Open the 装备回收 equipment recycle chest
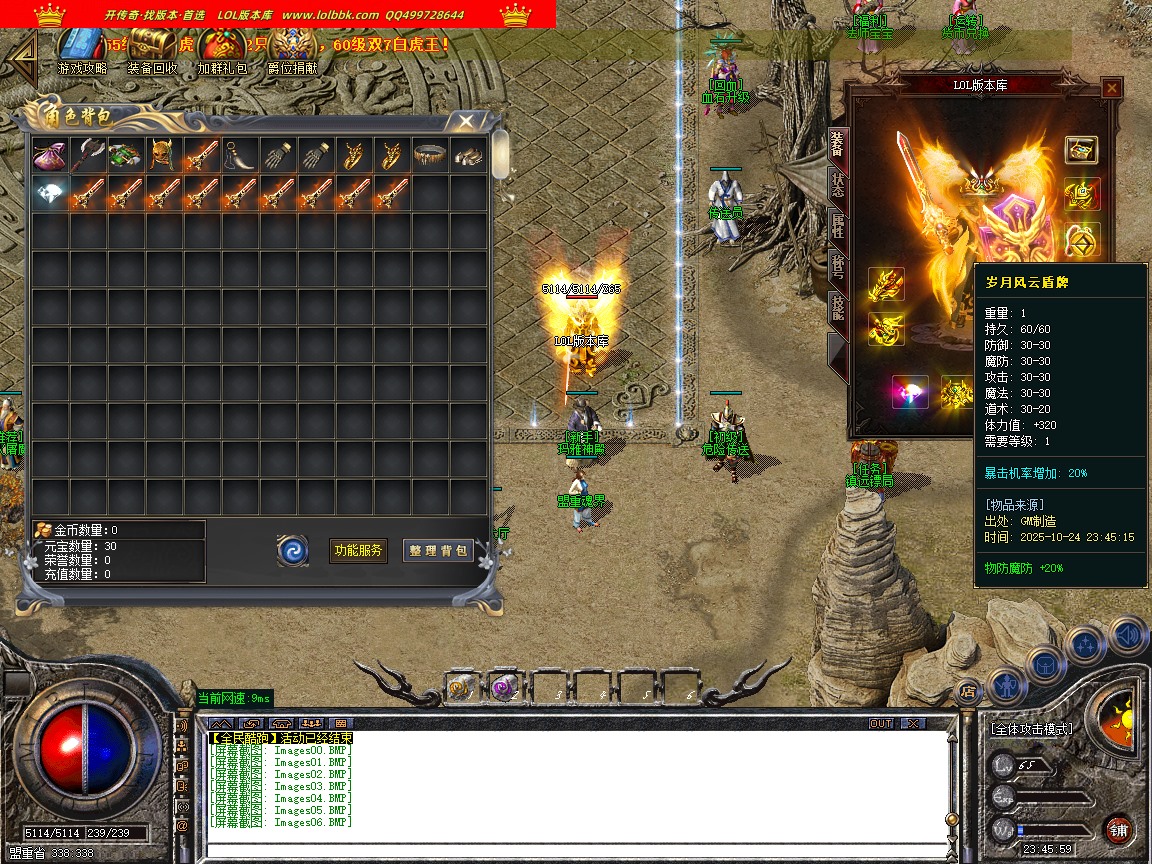 tap(153, 46)
